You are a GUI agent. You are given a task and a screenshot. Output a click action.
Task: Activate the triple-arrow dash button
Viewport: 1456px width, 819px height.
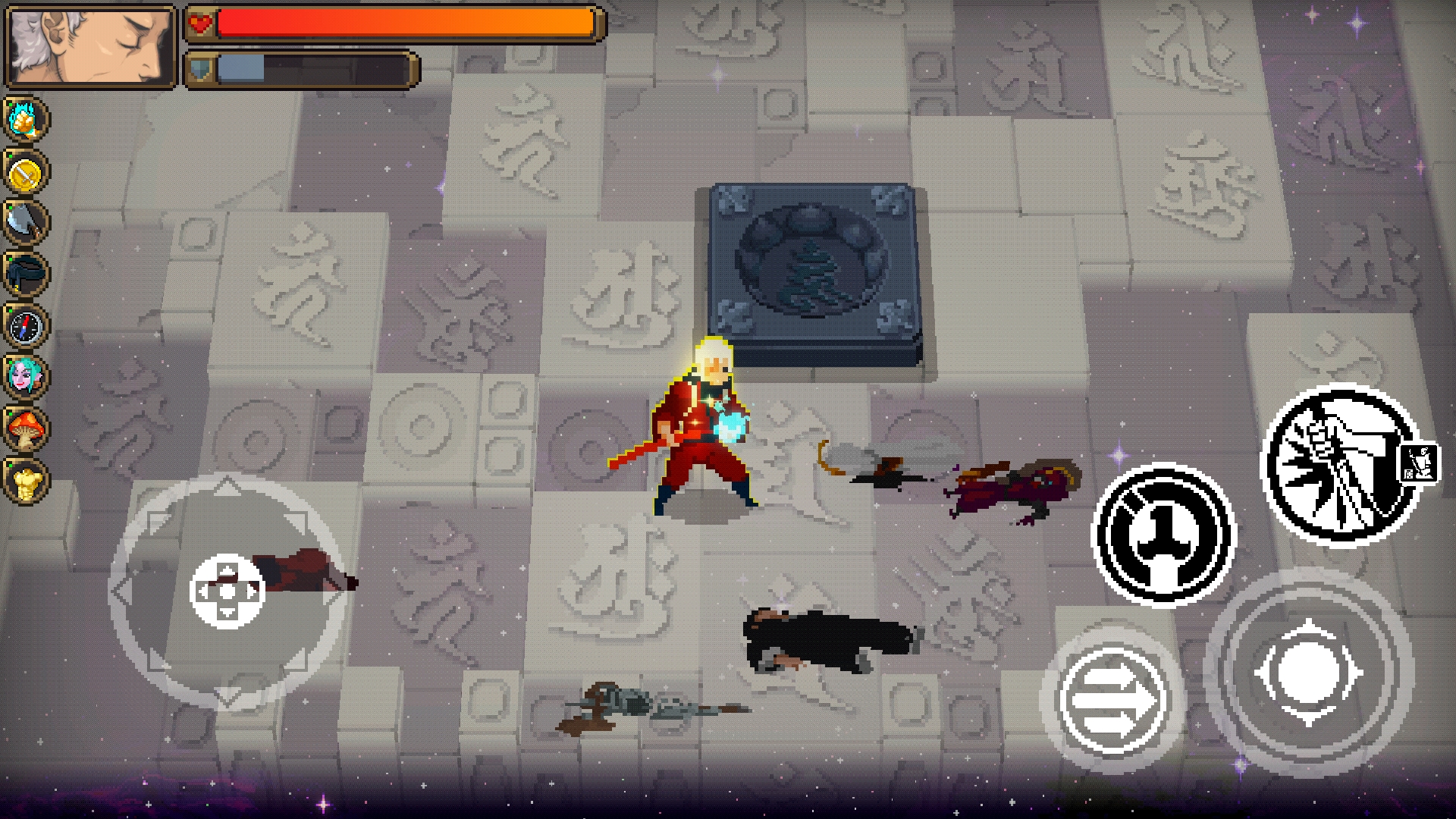[x=1111, y=701]
